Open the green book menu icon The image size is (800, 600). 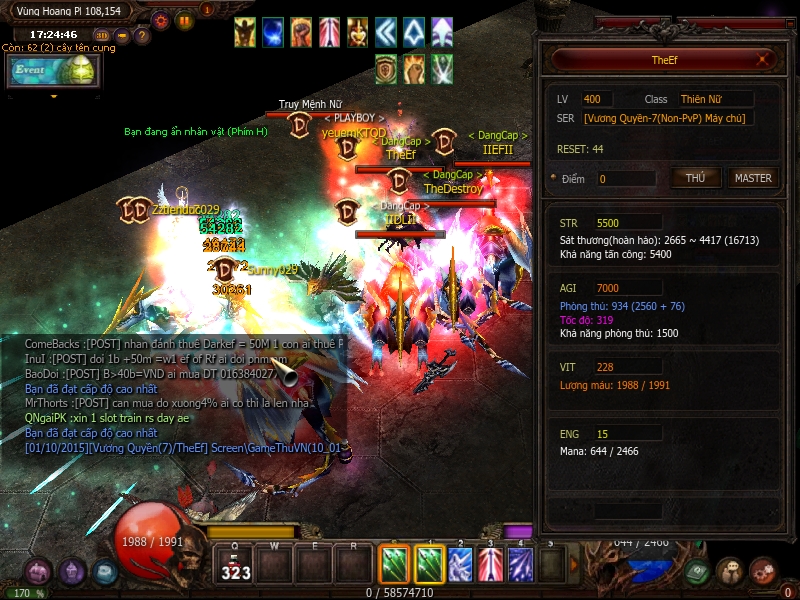click(x=699, y=571)
